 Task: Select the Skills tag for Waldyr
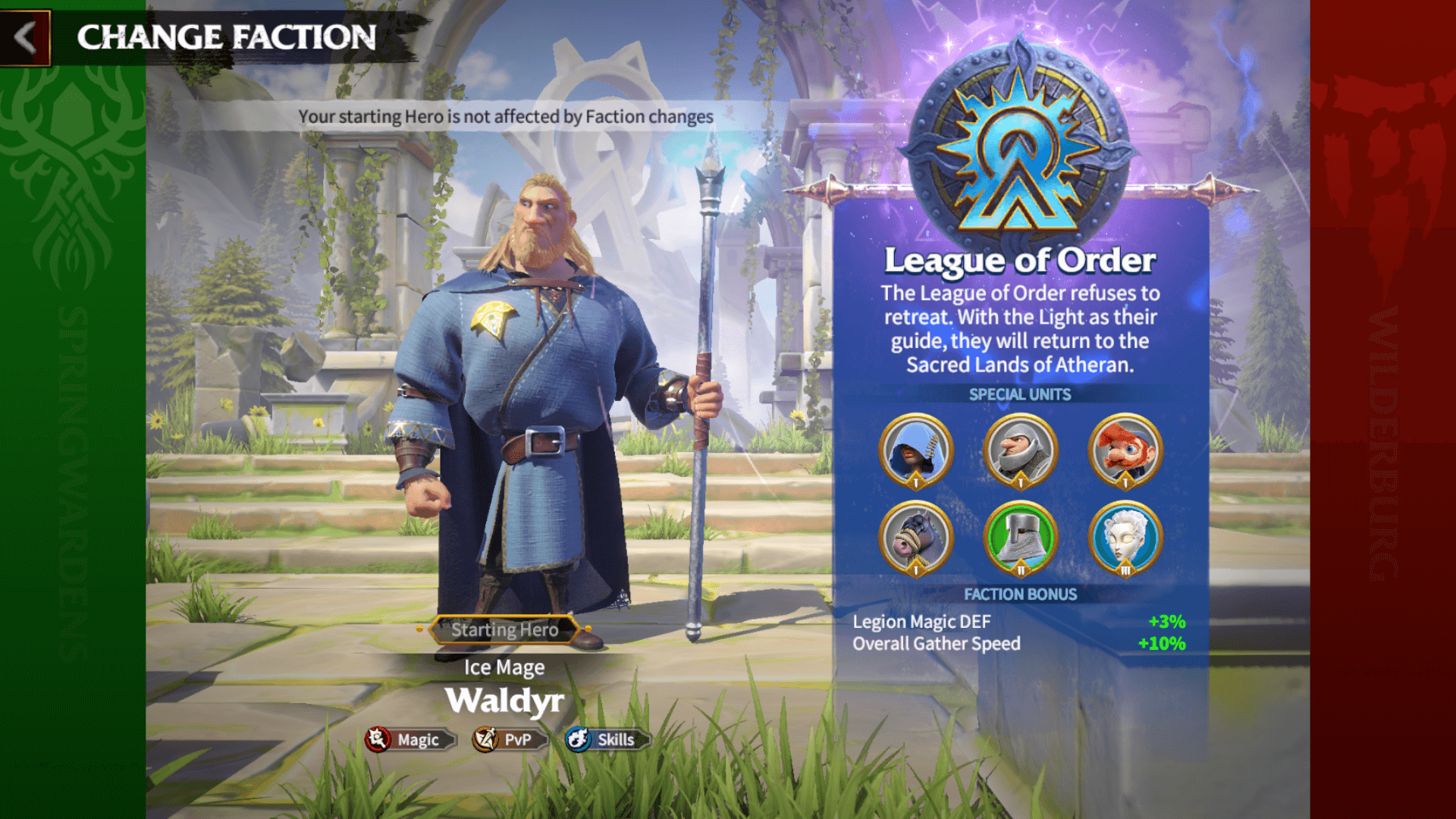604,739
